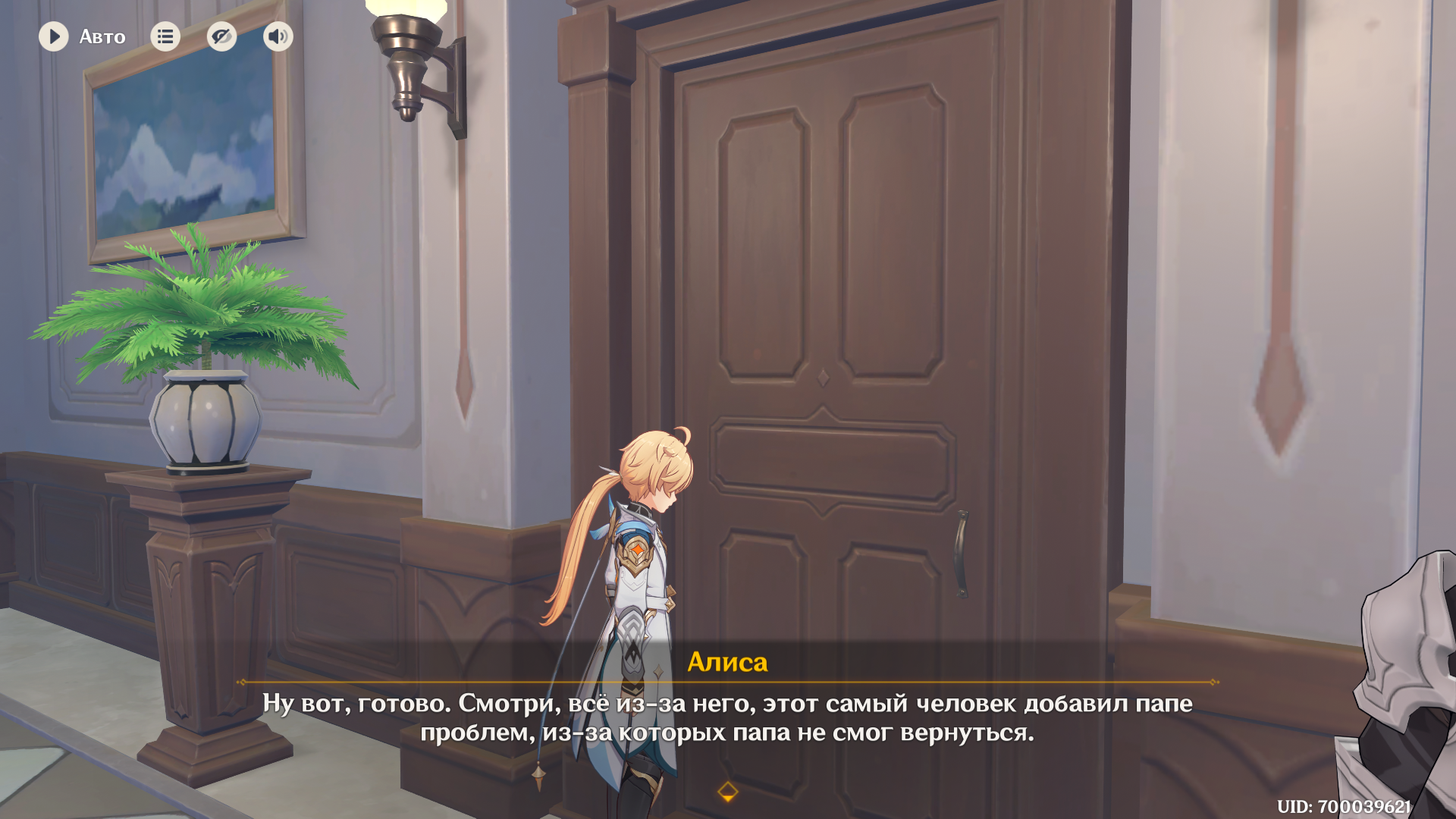Open the dialogue history log
Viewport: 1456px width, 819px height.
[x=165, y=36]
